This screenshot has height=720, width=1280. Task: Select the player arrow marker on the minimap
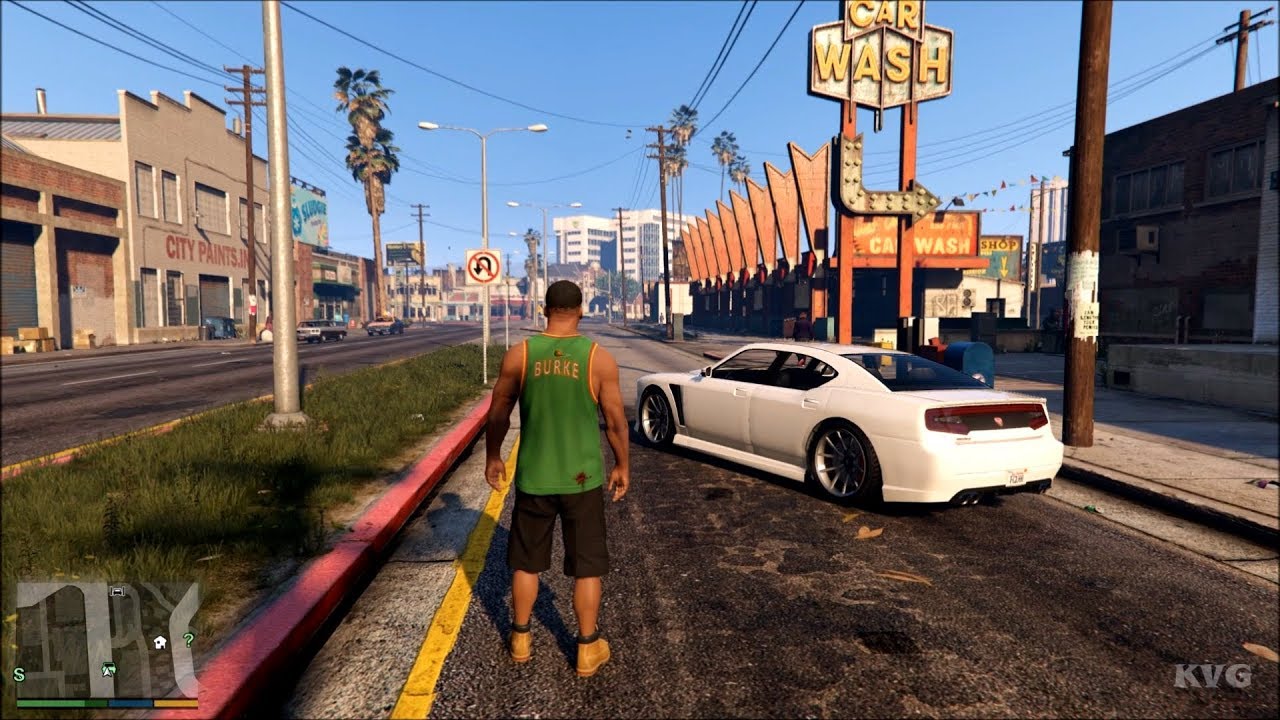(107, 671)
